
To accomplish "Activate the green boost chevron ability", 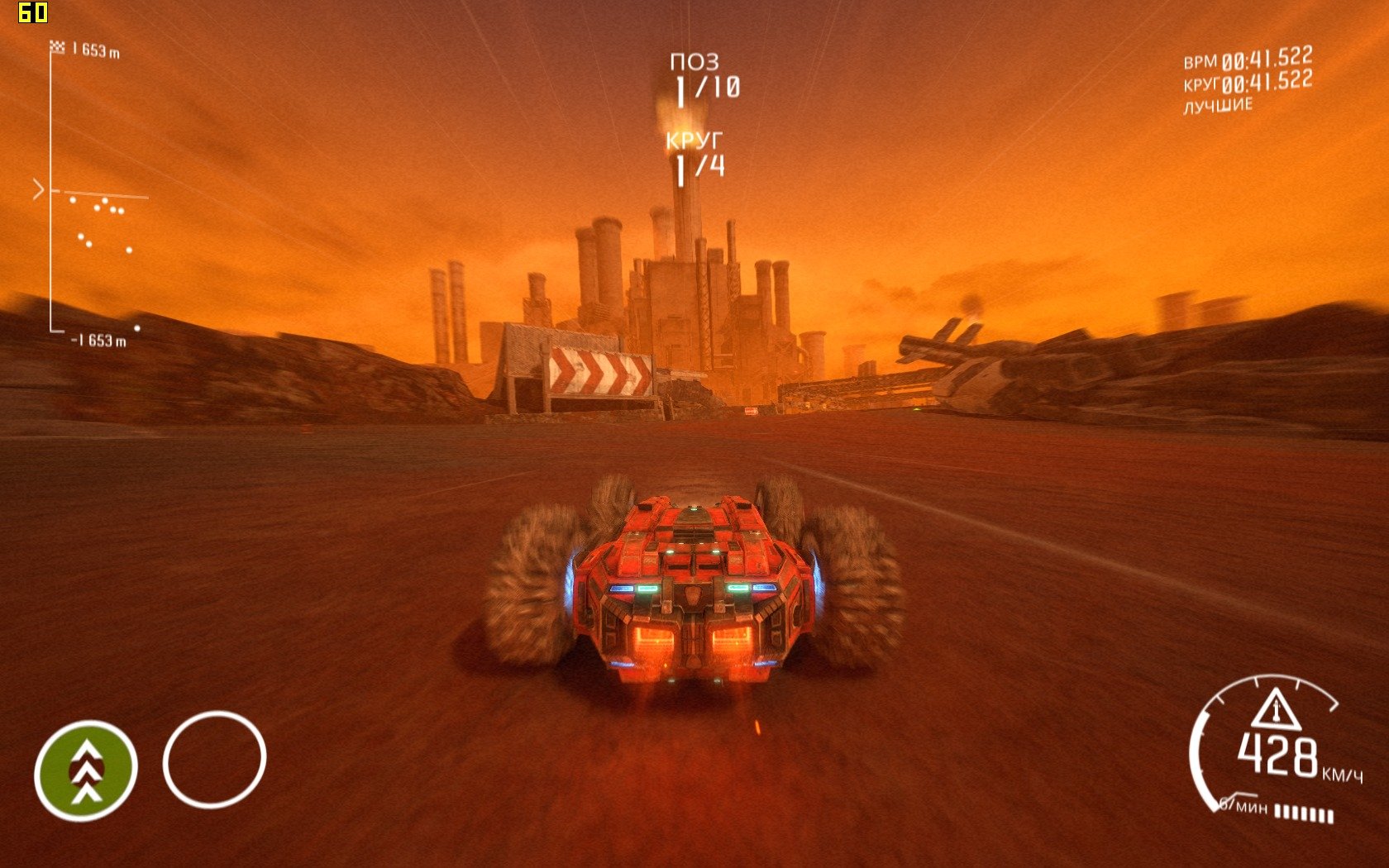I will 85,770.
